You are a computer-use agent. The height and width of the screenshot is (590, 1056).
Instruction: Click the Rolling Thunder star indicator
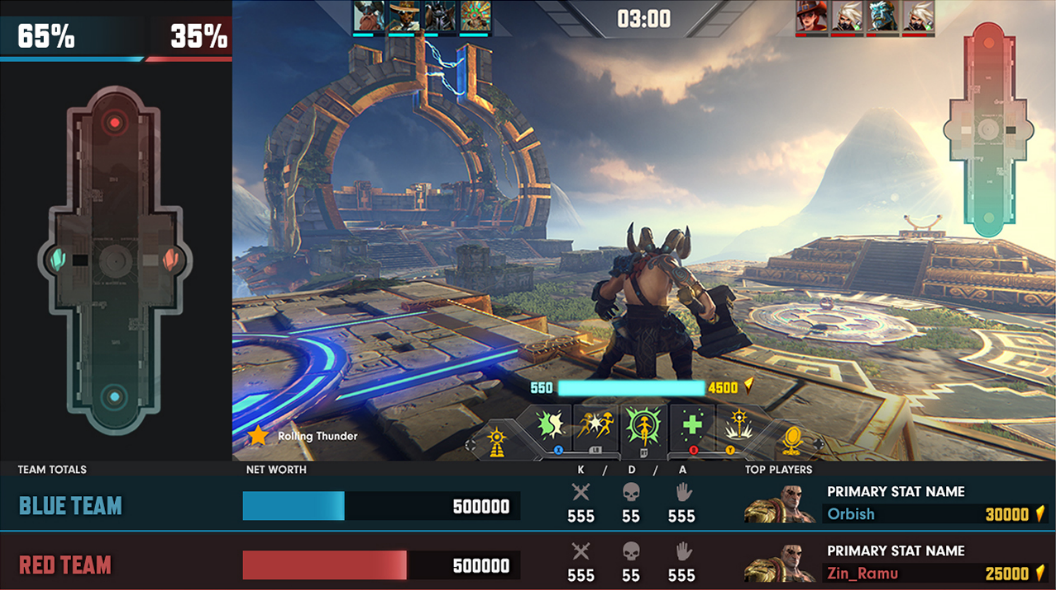[259, 436]
